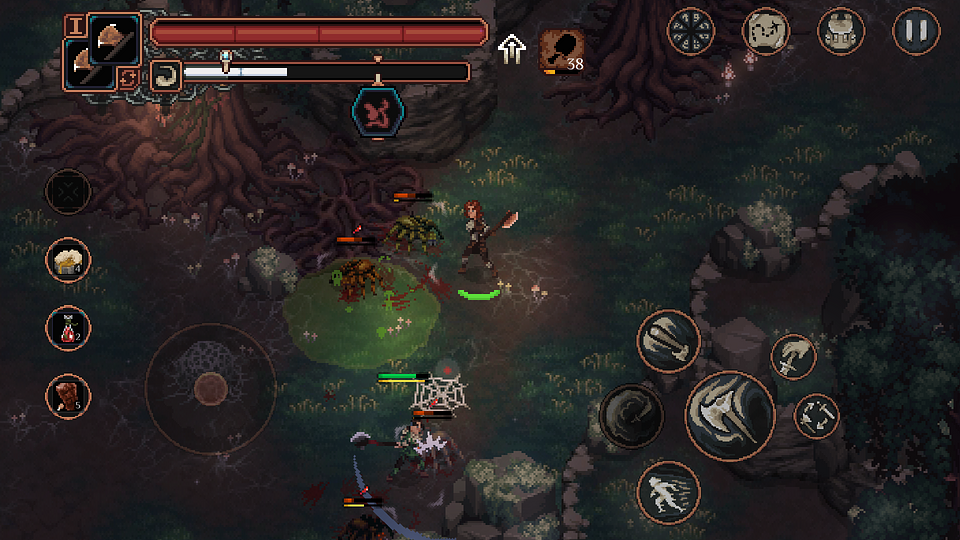Pause the game
Image resolution: width=960 pixels, height=540 pixels.
(x=916, y=31)
